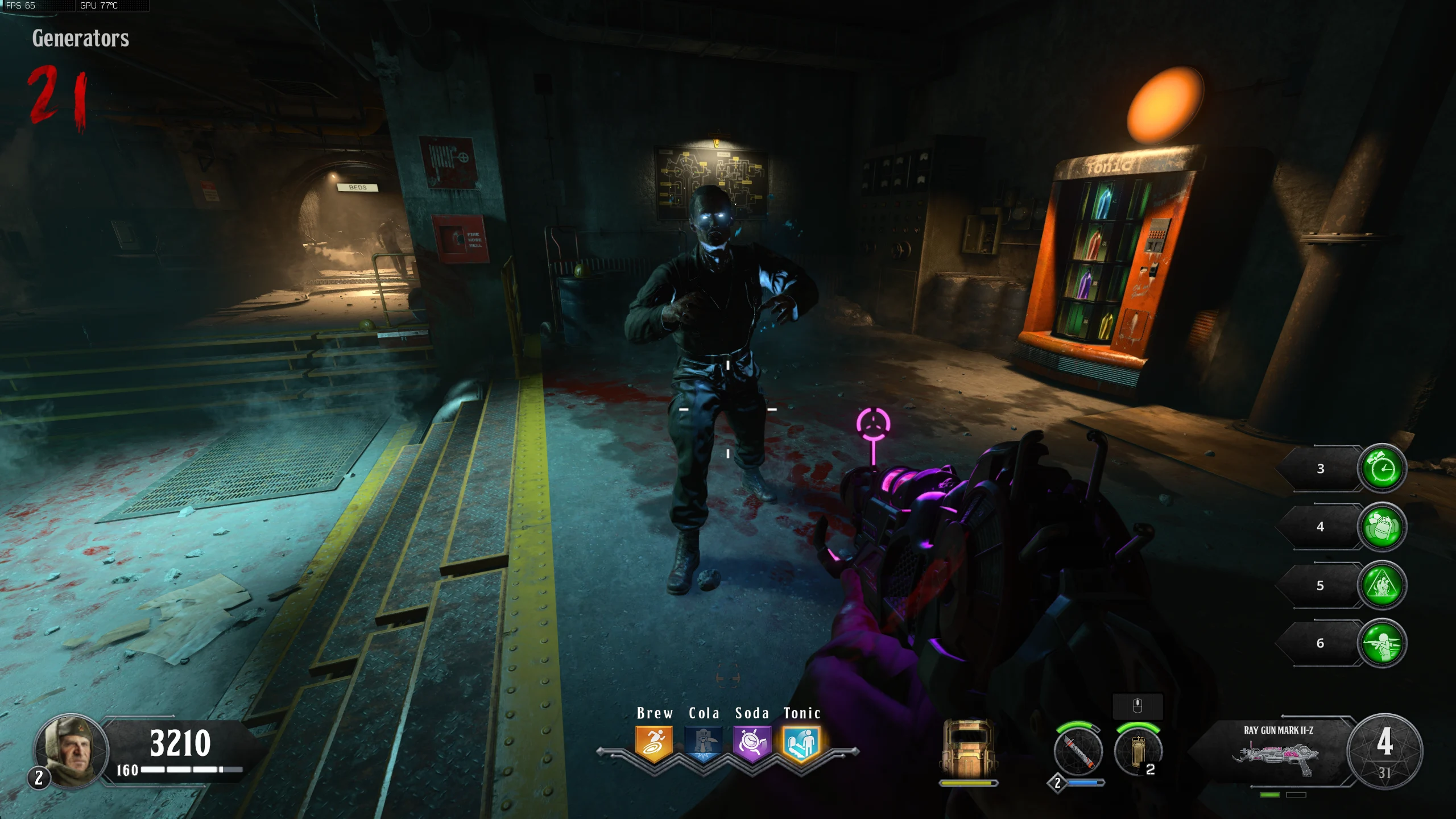Select the gold canister equipment icon
Image resolution: width=1456 pixels, height=819 pixels.
[x=1137, y=751]
